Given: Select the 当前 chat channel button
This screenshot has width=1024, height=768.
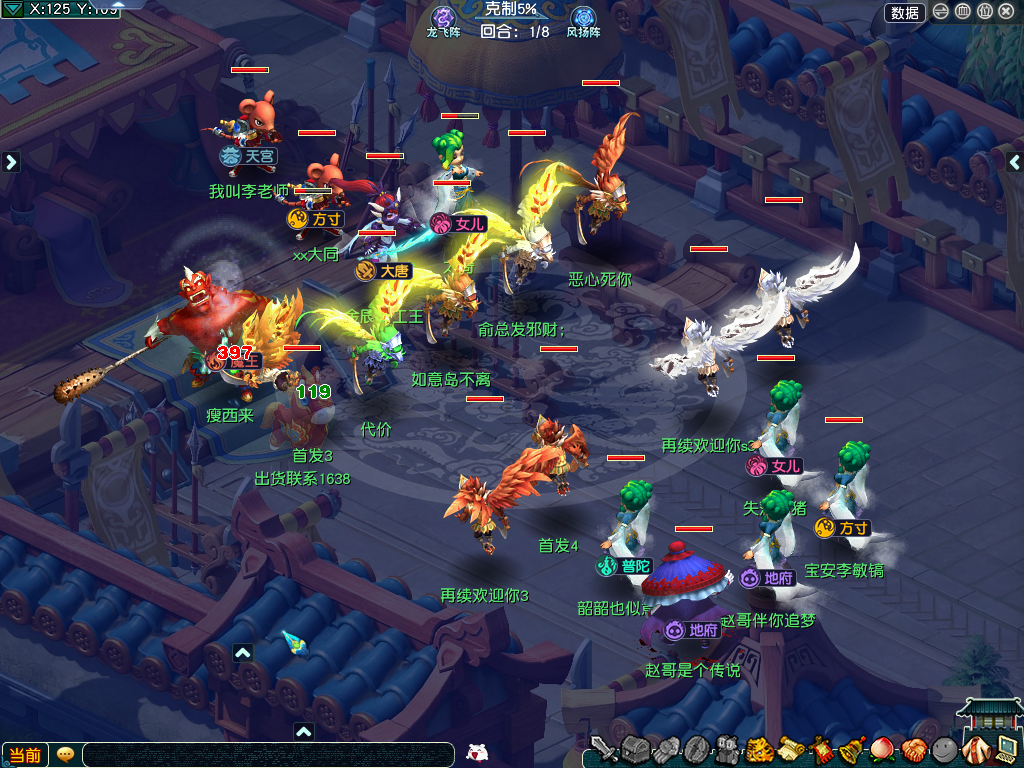Looking at the screenshot, I should [x=25, y=755].
